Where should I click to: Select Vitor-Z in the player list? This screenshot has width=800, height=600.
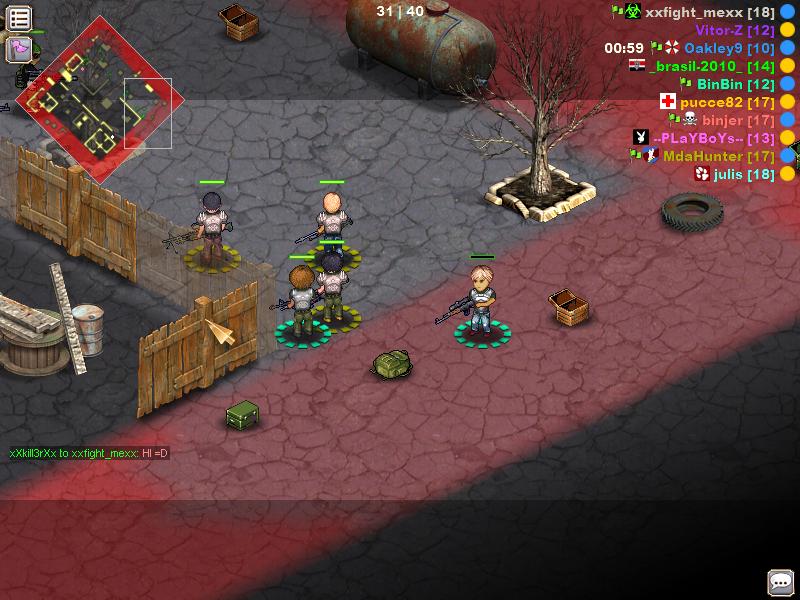click(735, 30)
